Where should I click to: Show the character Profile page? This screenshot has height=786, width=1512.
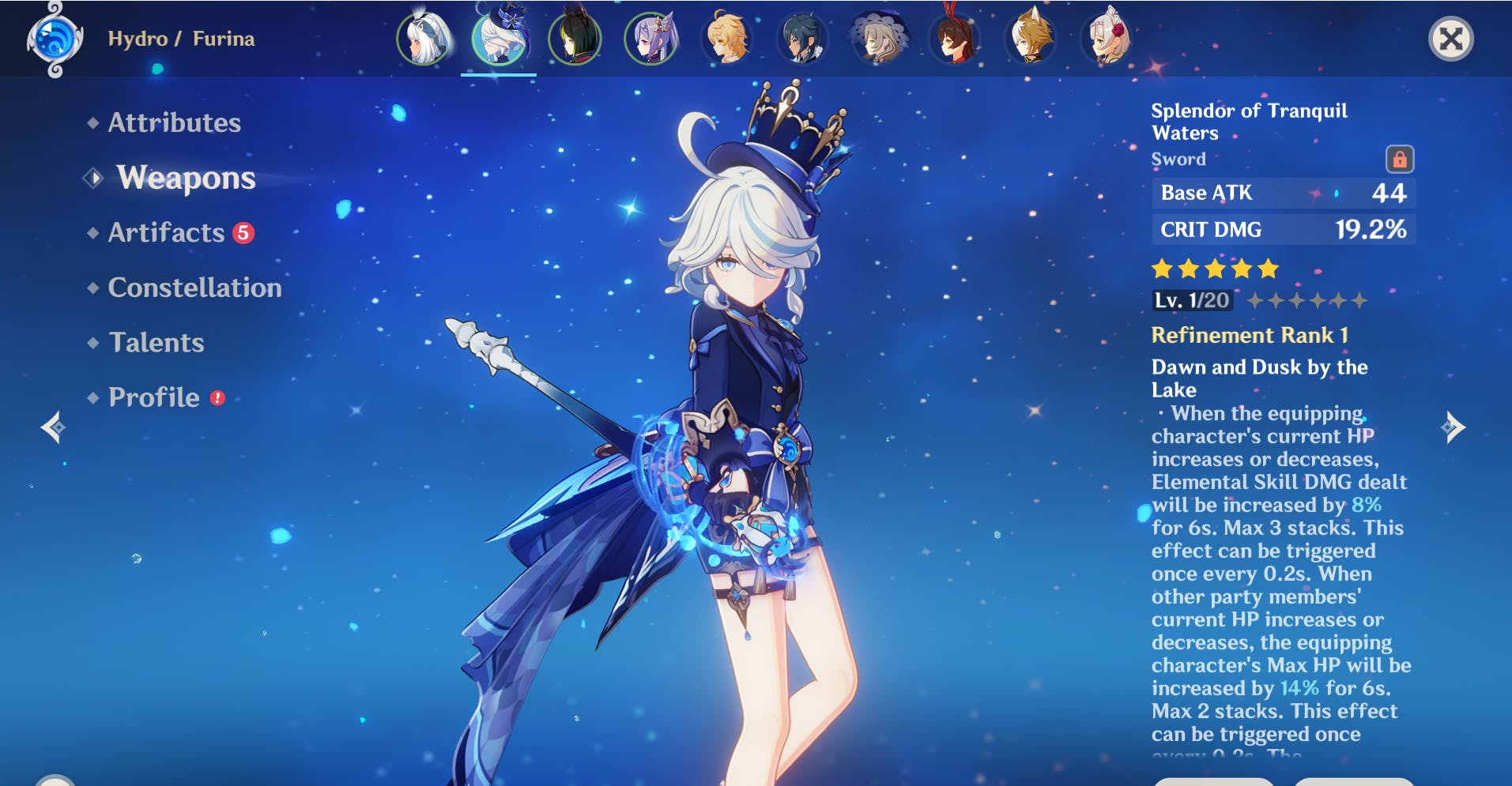tap(154, 397)
